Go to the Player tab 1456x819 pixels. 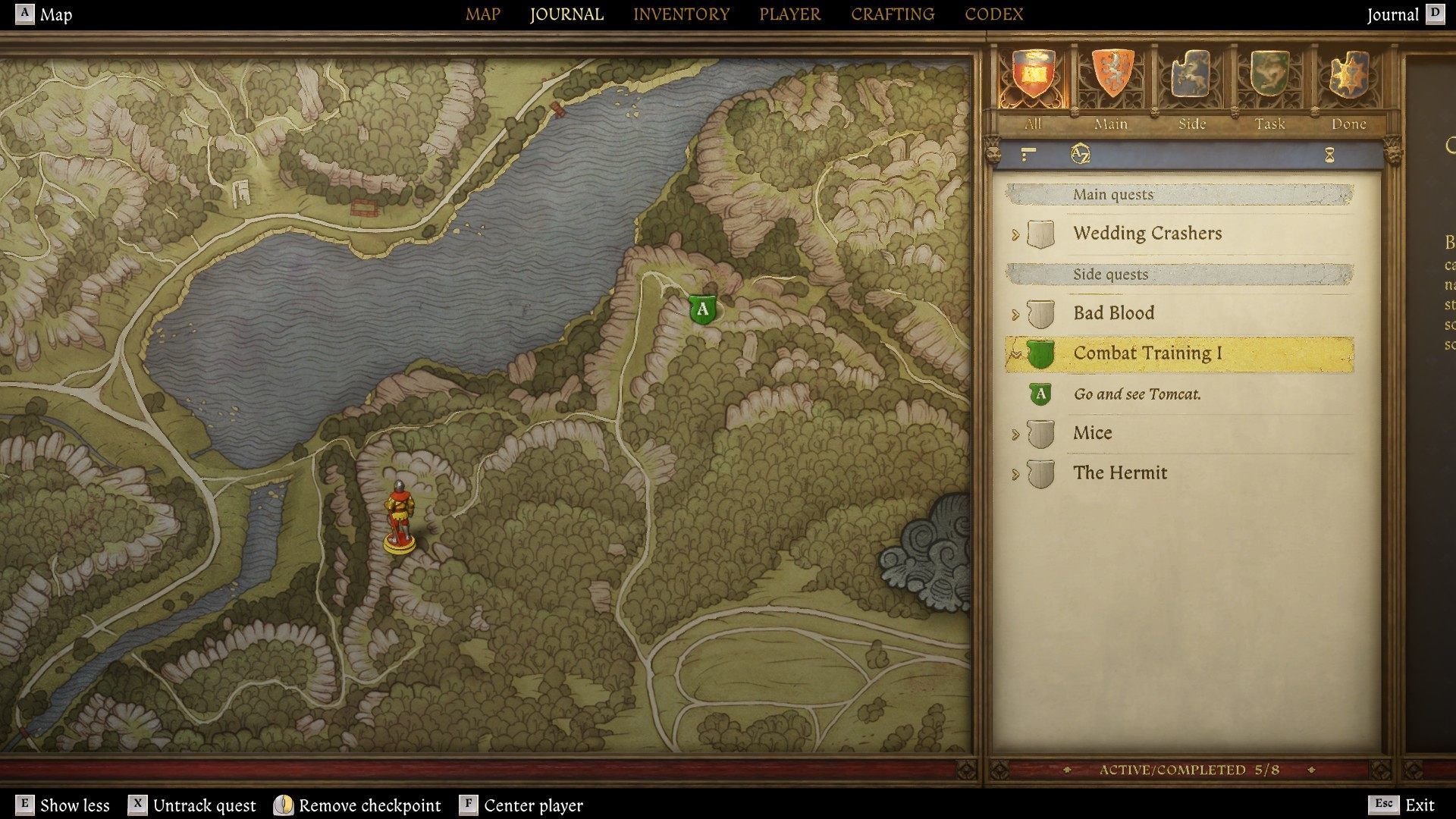(789, 14)
